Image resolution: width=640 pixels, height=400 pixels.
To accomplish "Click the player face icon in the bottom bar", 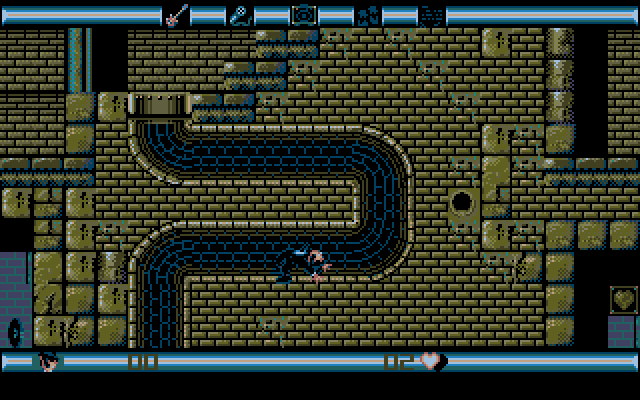I will point(47,360).
